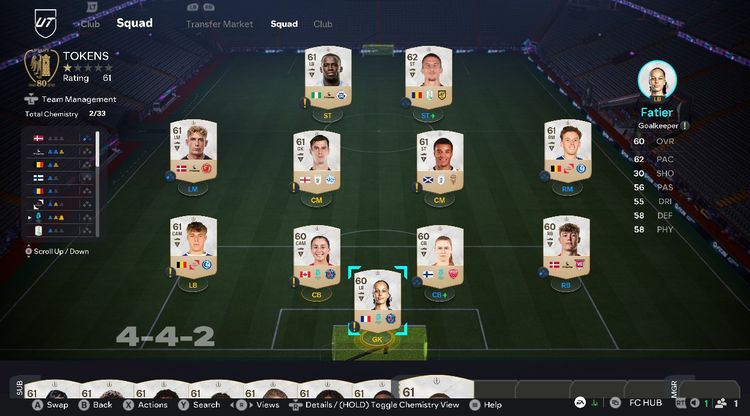Select the LB player card
Screen dimensions: 750x416
pyautogui.click(x=192, y=249)
